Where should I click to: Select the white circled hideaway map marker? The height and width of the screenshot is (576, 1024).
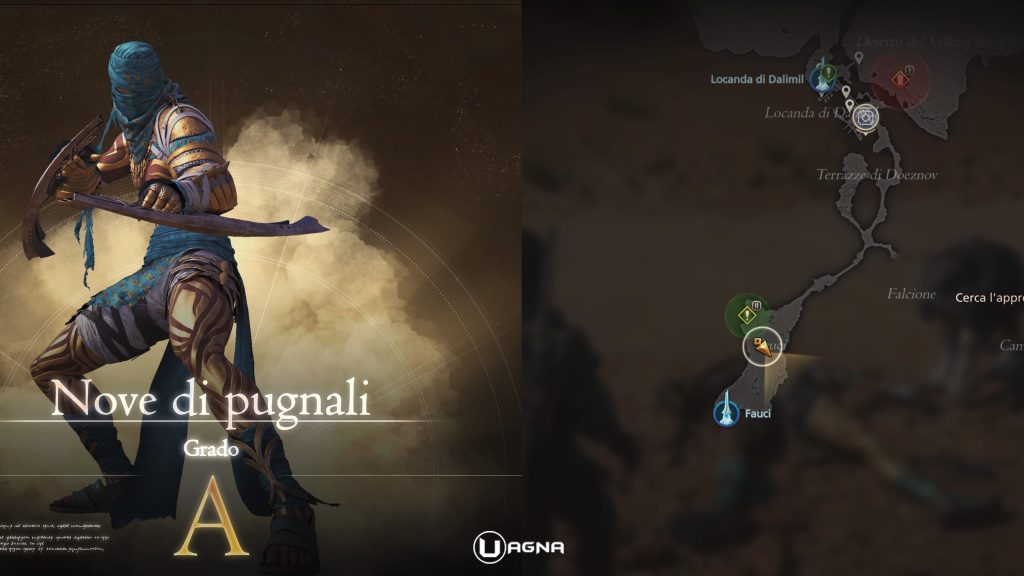coord(866,117)
